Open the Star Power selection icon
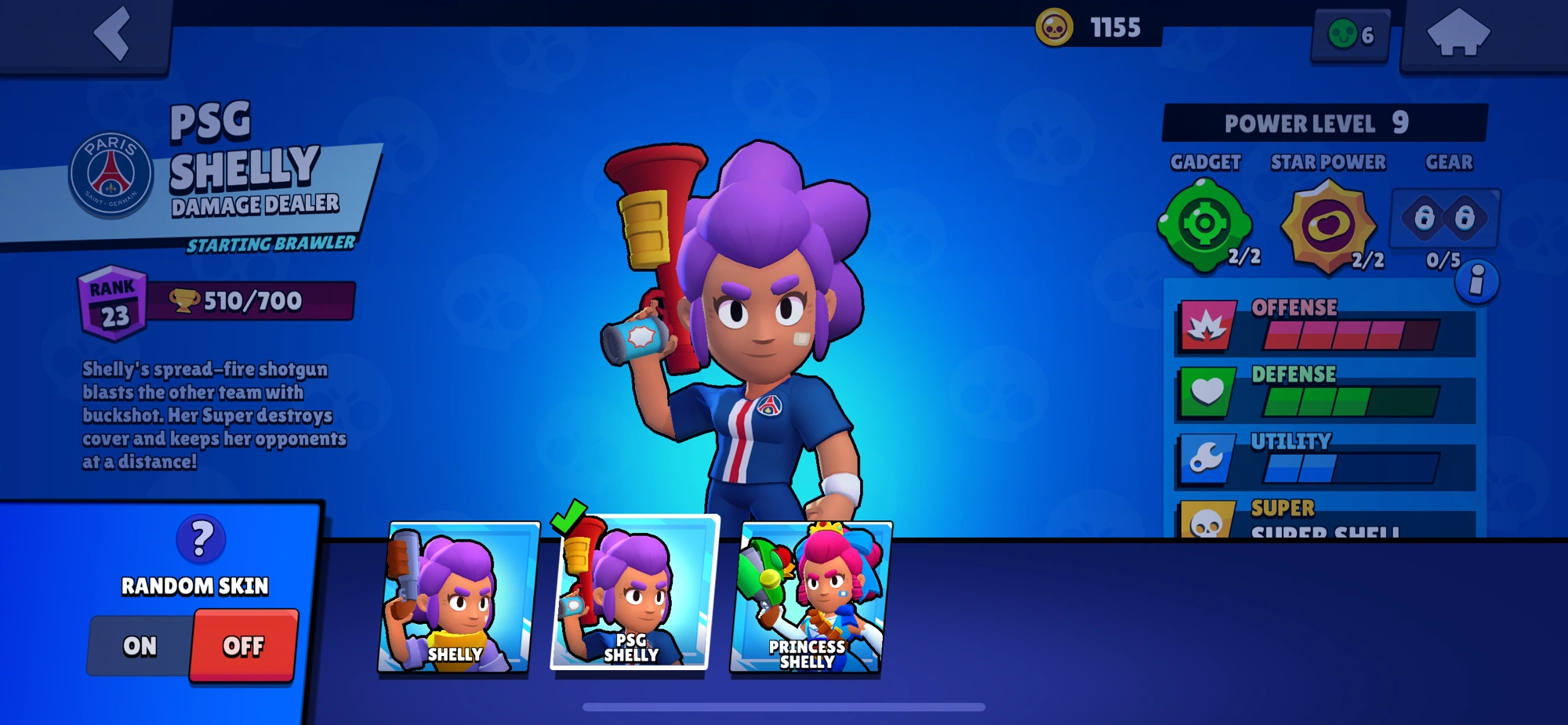The width and height of the screenshot is (1568, 725). 1326,223
